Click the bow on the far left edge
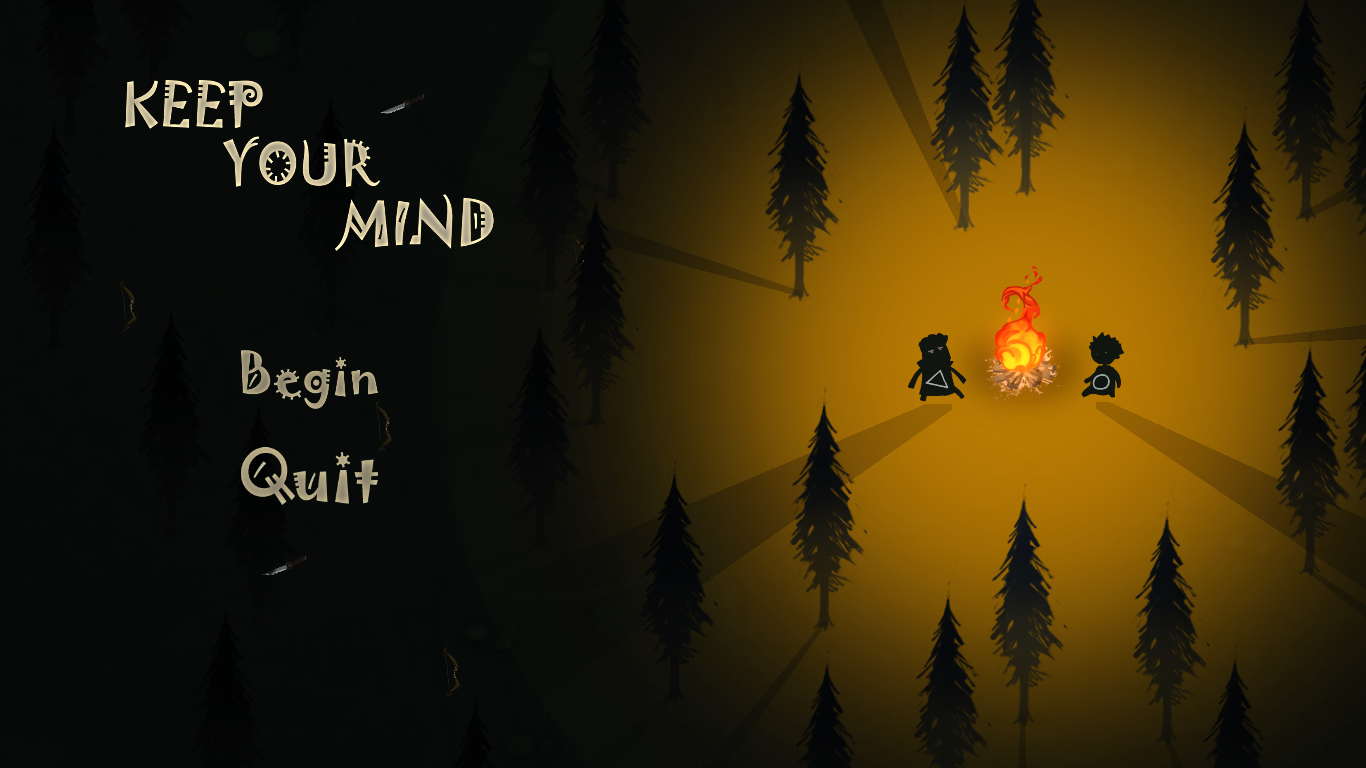Viewport: 1366px width, 768px height. pyautogui.click(x=130, y=305)
